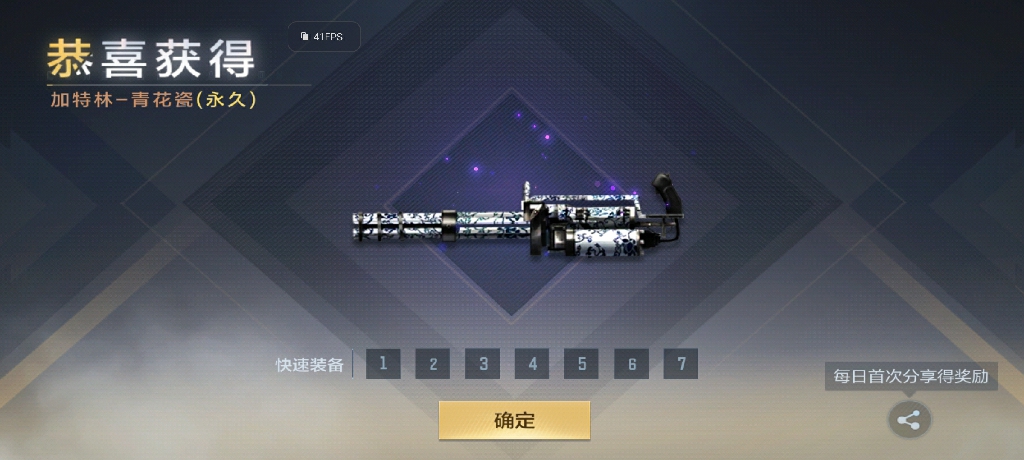Pick quick-equip slot 7

681,364
